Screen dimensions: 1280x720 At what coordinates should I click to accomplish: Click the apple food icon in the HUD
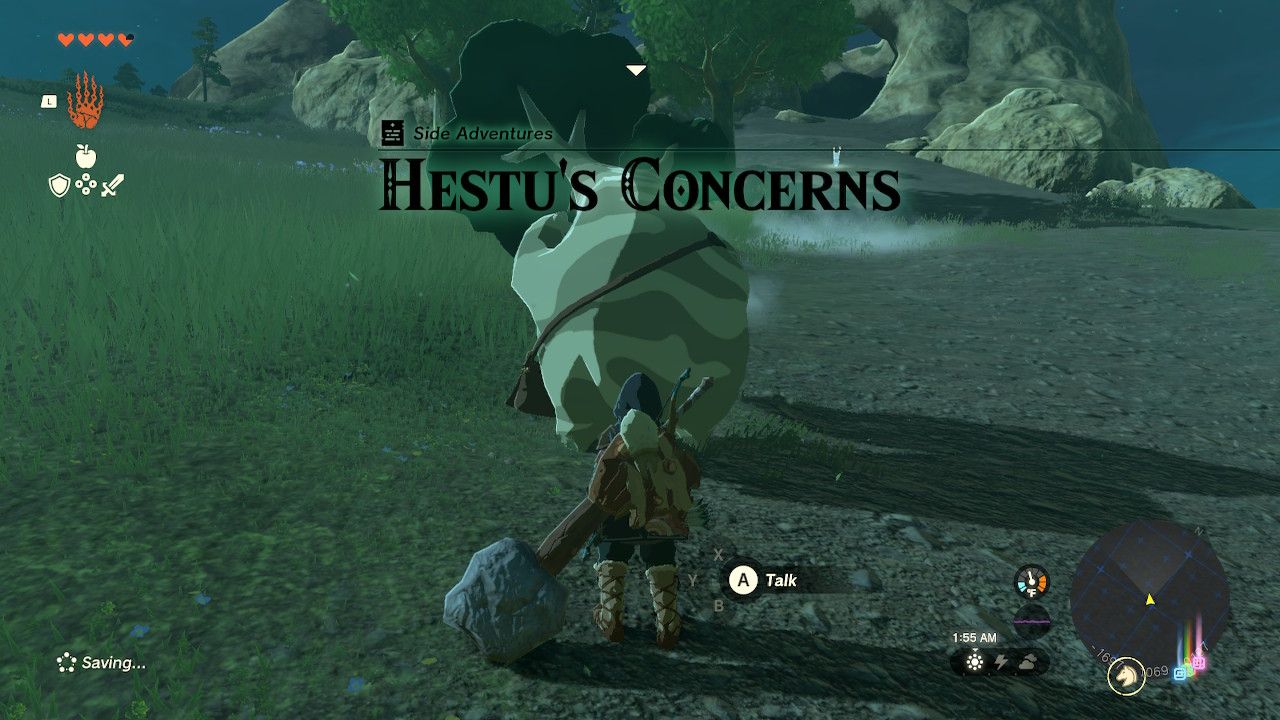[85, 155]
